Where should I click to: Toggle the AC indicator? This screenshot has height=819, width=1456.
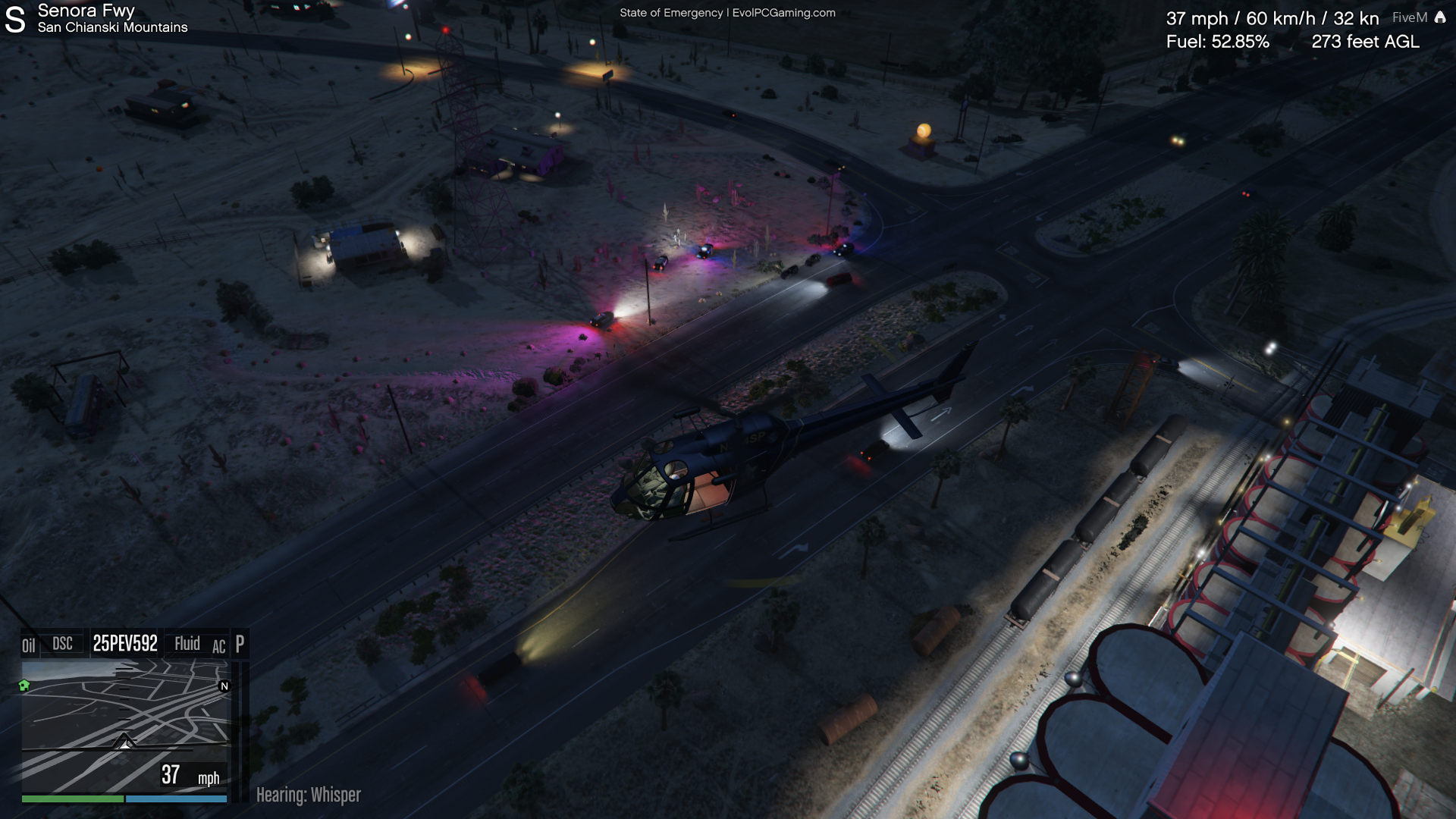(218, 647)
